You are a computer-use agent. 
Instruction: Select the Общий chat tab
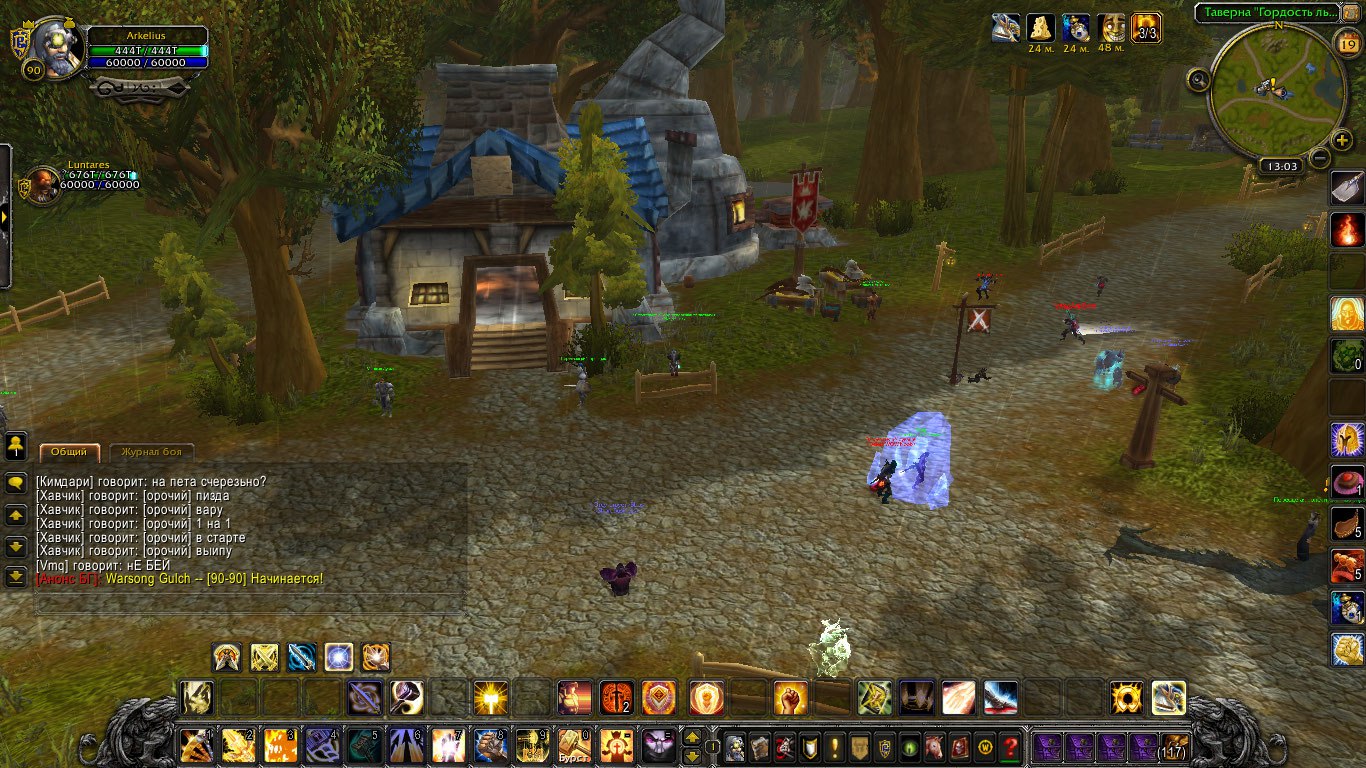coord(70,452)
